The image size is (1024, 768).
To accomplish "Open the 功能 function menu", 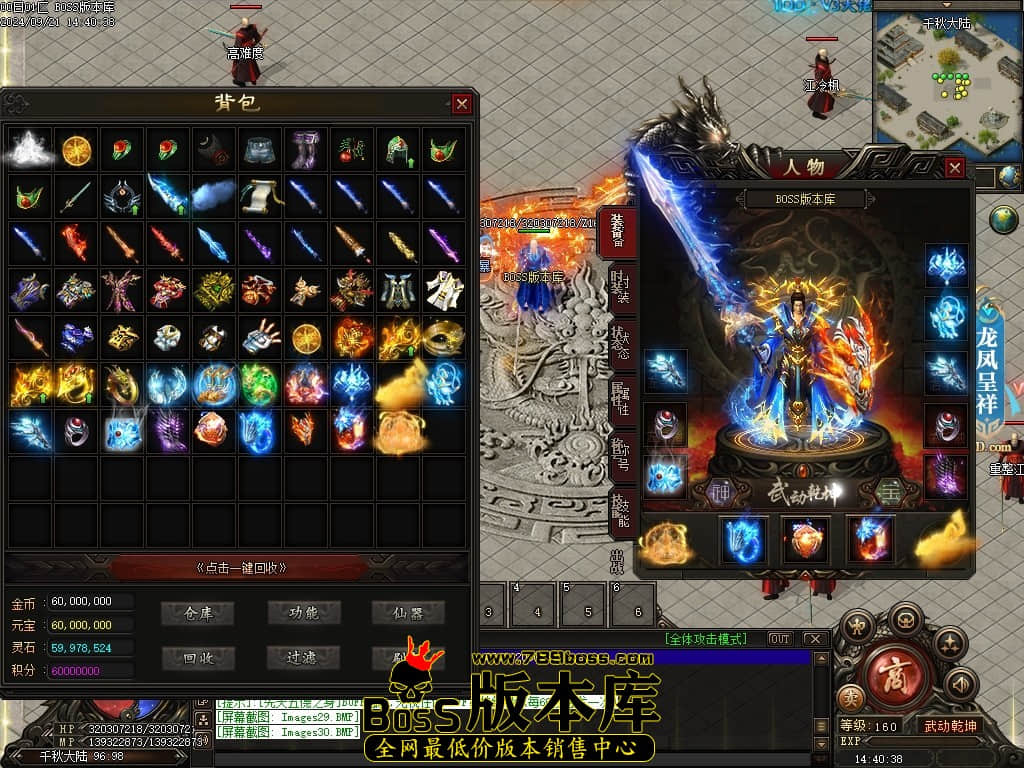I will click(x=303, y=613).
